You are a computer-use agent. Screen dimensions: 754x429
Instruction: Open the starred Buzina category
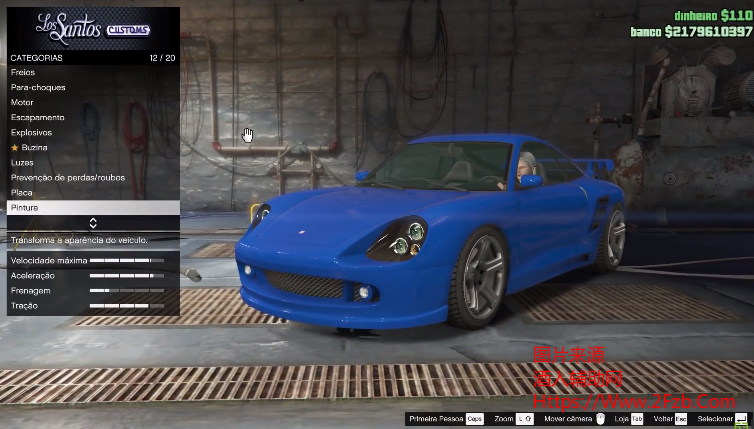pyautogui.click(x=92, y=147)
